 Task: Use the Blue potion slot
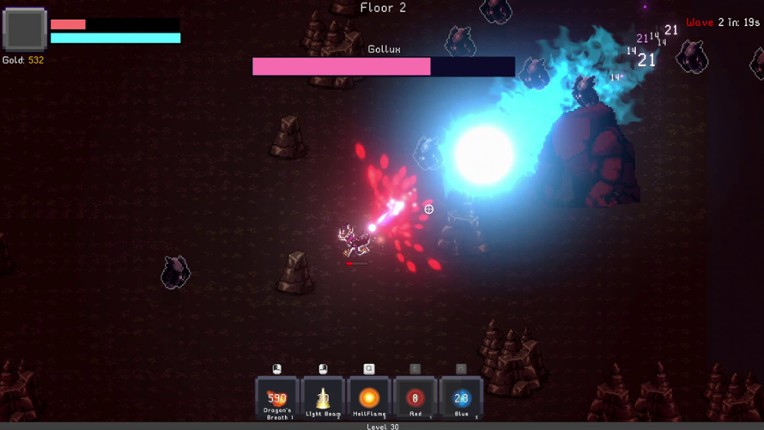(461, 398)
